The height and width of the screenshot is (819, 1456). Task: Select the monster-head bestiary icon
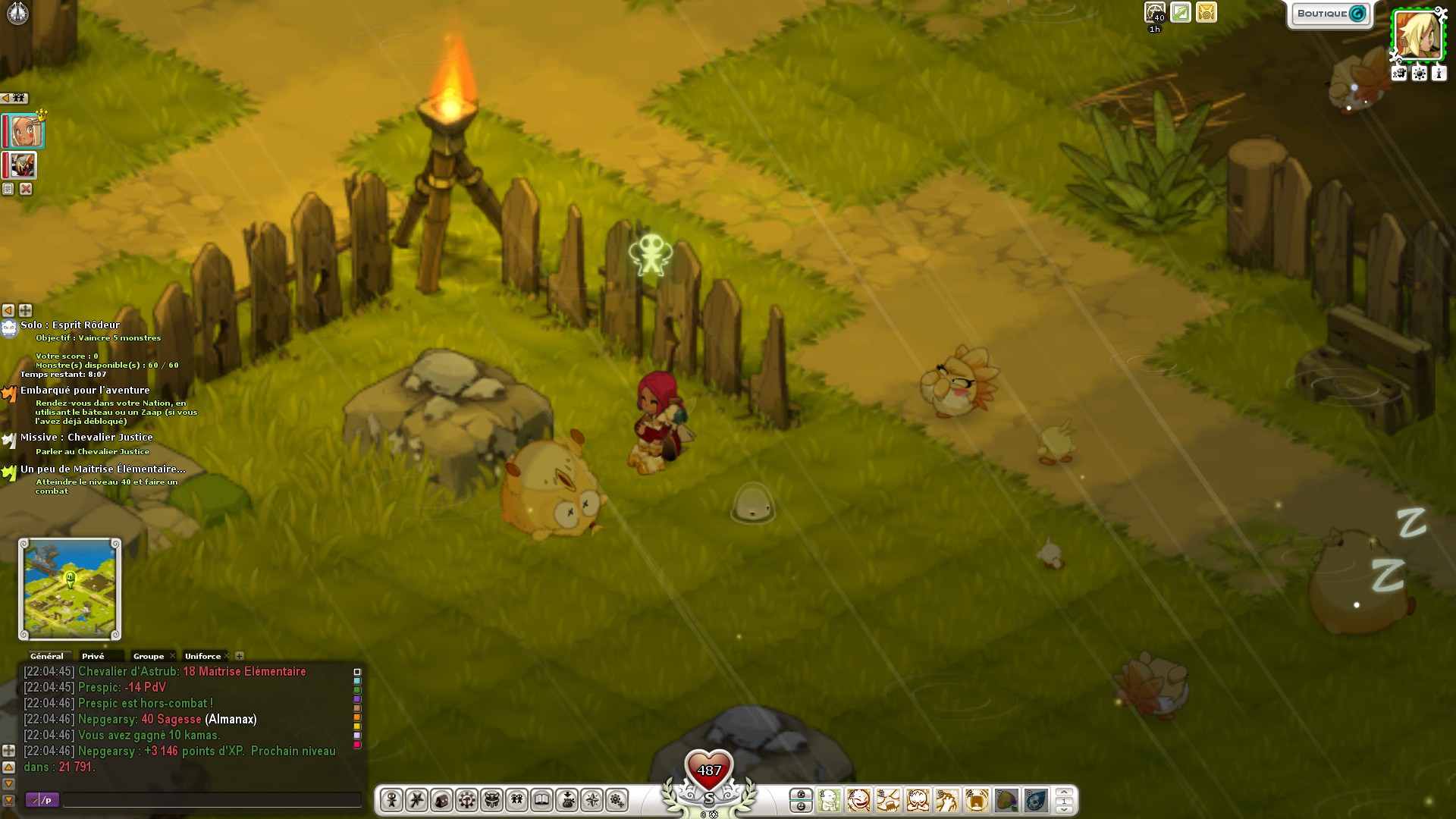(491, 800)
